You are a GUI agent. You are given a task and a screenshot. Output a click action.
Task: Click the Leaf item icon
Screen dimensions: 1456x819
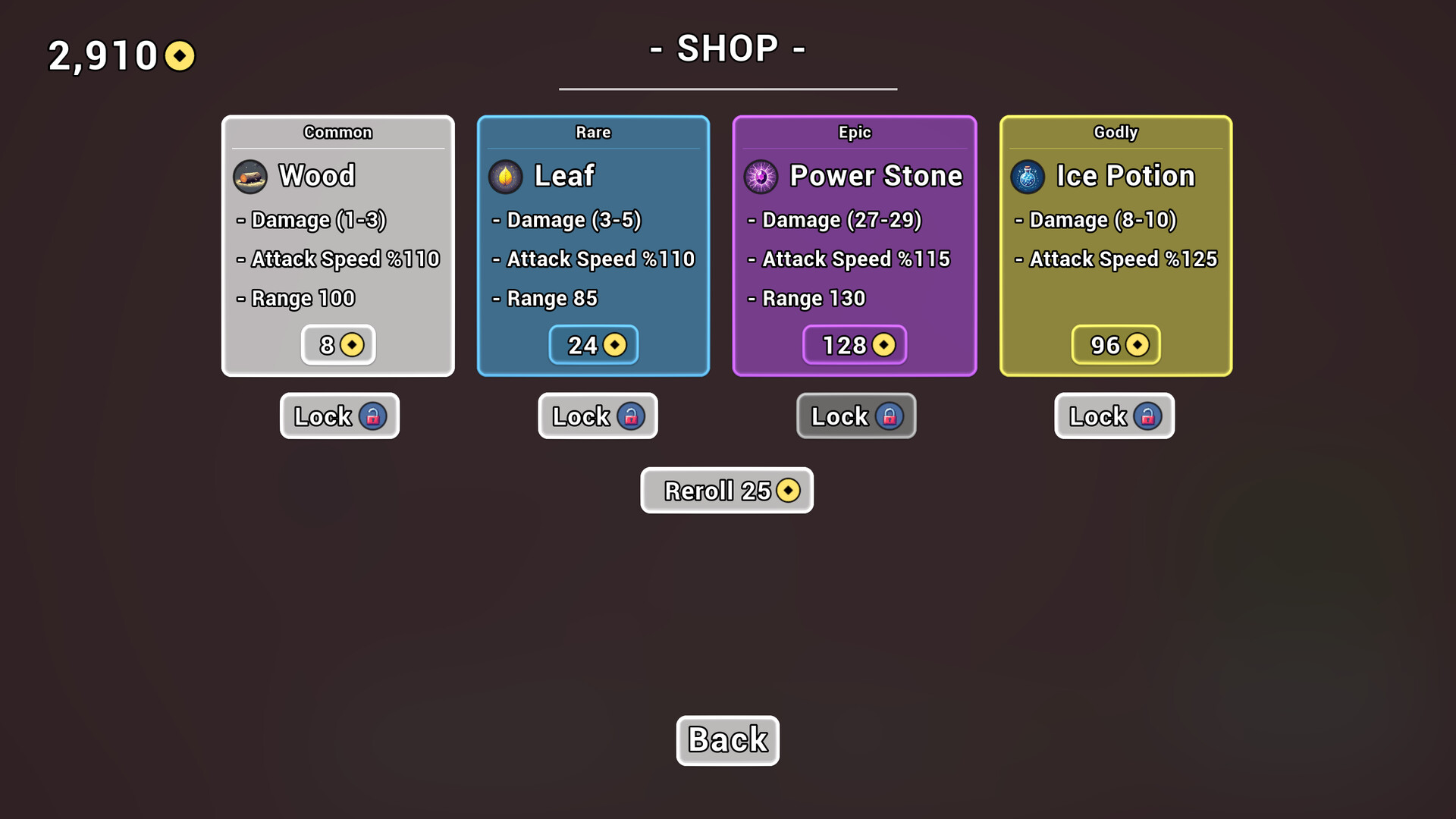point(507,176)
